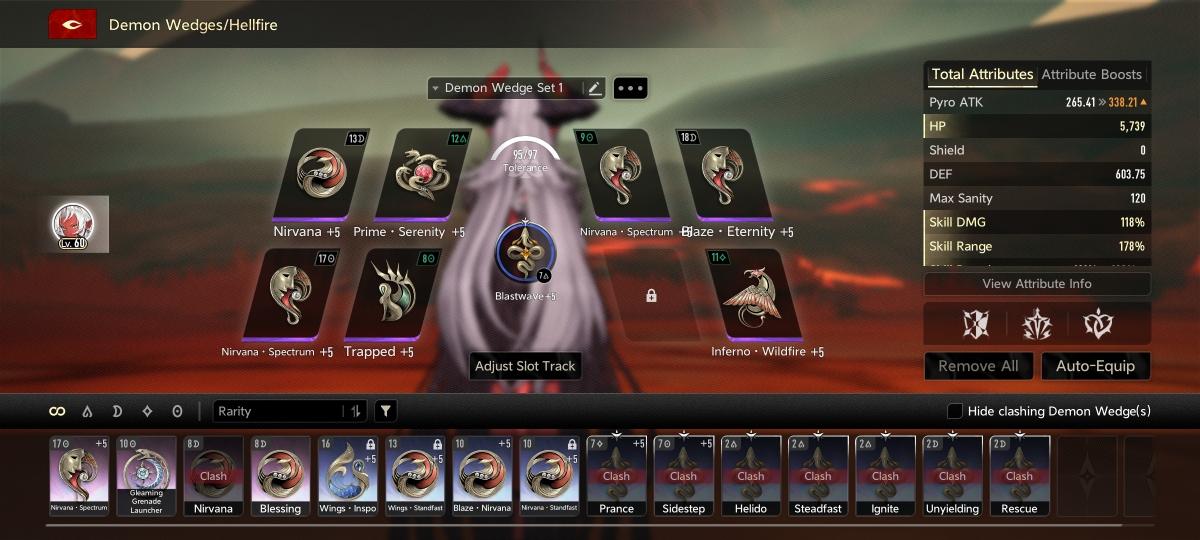Toggle Hide clashing Demon Wedge(s) checkbox
Viewport: 1200px width, 540px height.
coord(955,411)
